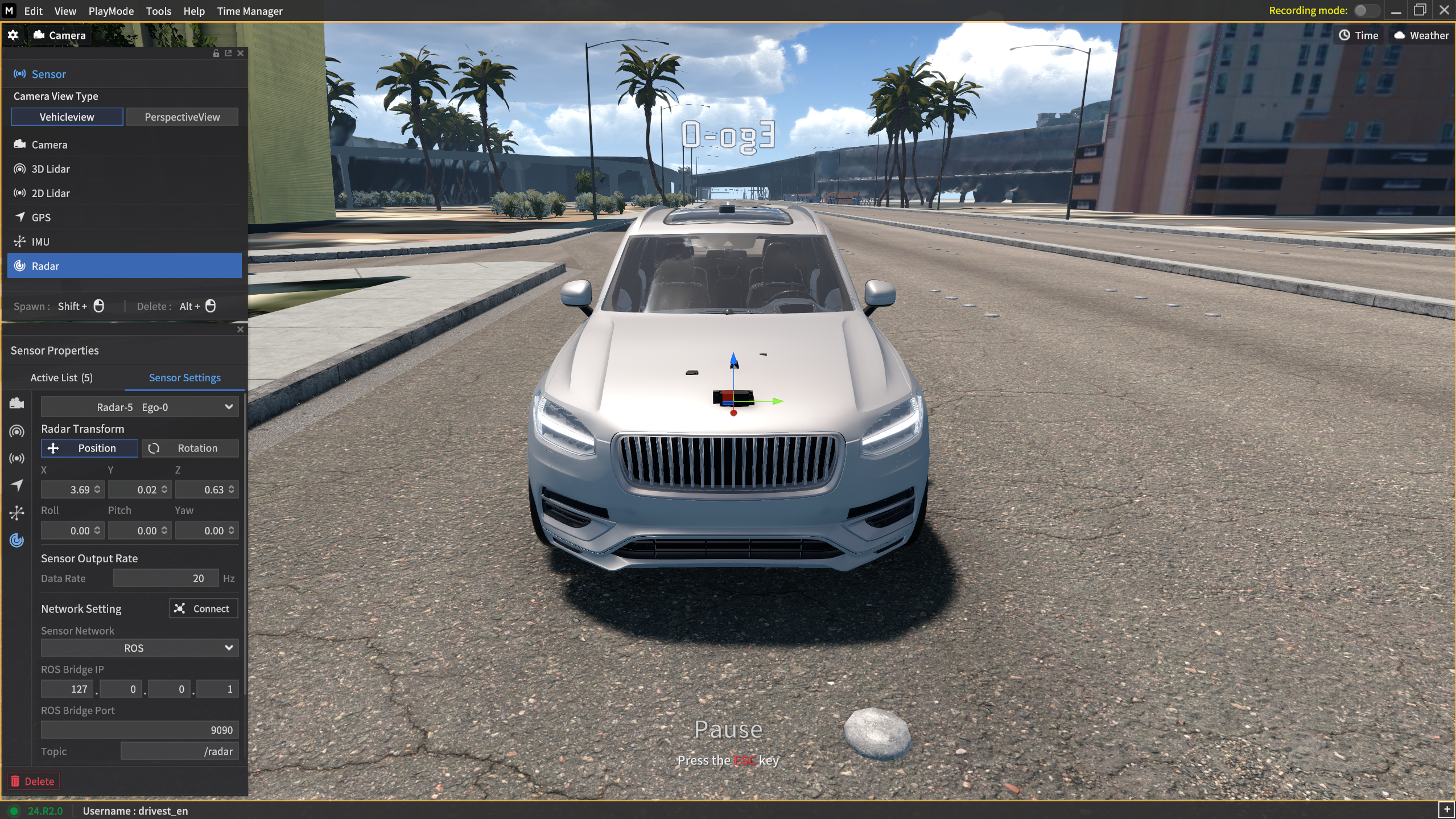This screenshot has width=1456, height=819.
Task: Choose 3D Lidar from sensor list
Action: click(x=51, y=169)
